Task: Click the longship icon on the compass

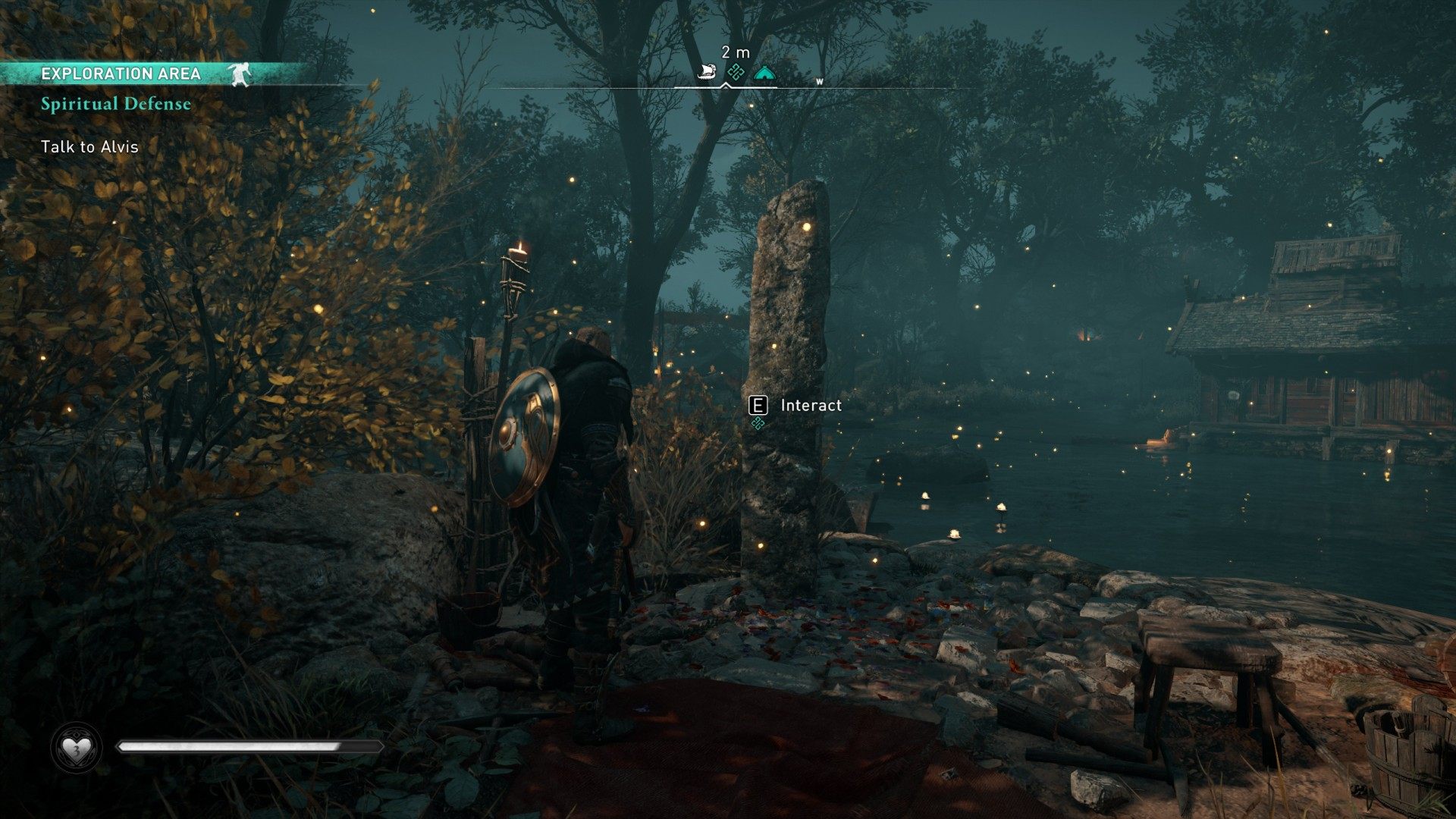Action: (707, 73)
